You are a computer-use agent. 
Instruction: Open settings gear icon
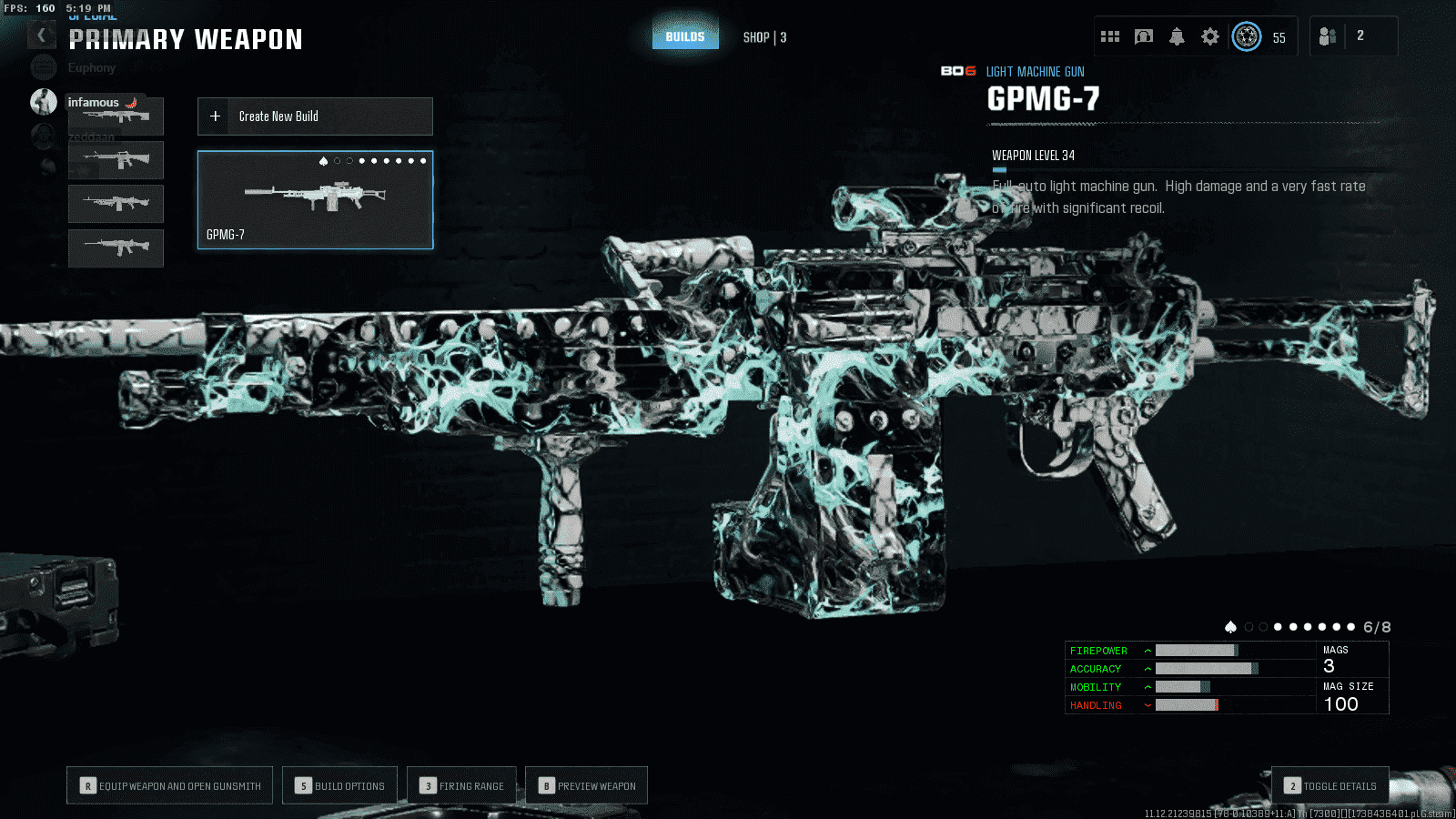(x=1210, y=36)
